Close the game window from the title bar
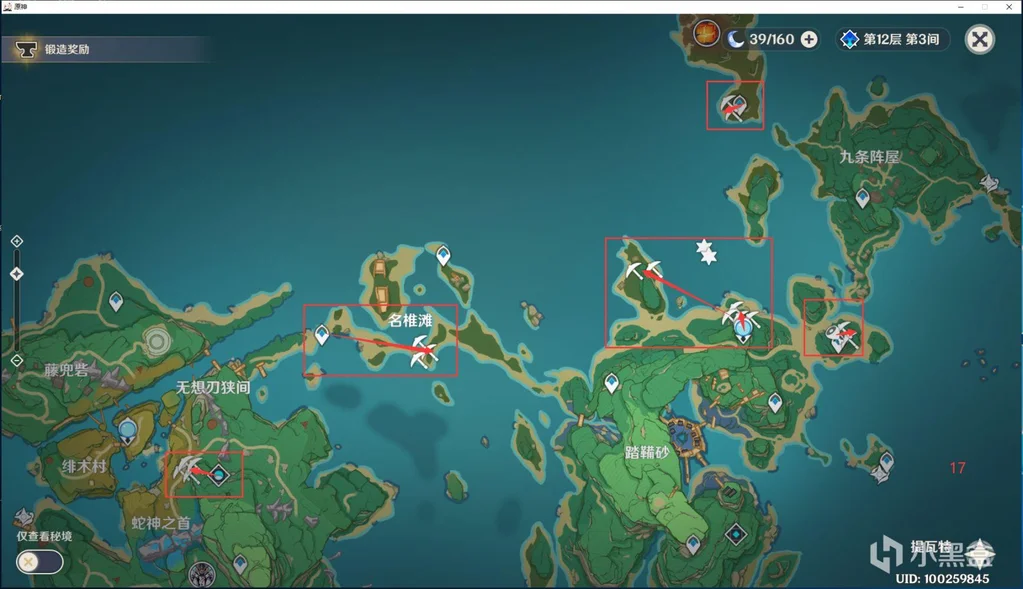1023x589 pixels. [x=1009, y=6]
